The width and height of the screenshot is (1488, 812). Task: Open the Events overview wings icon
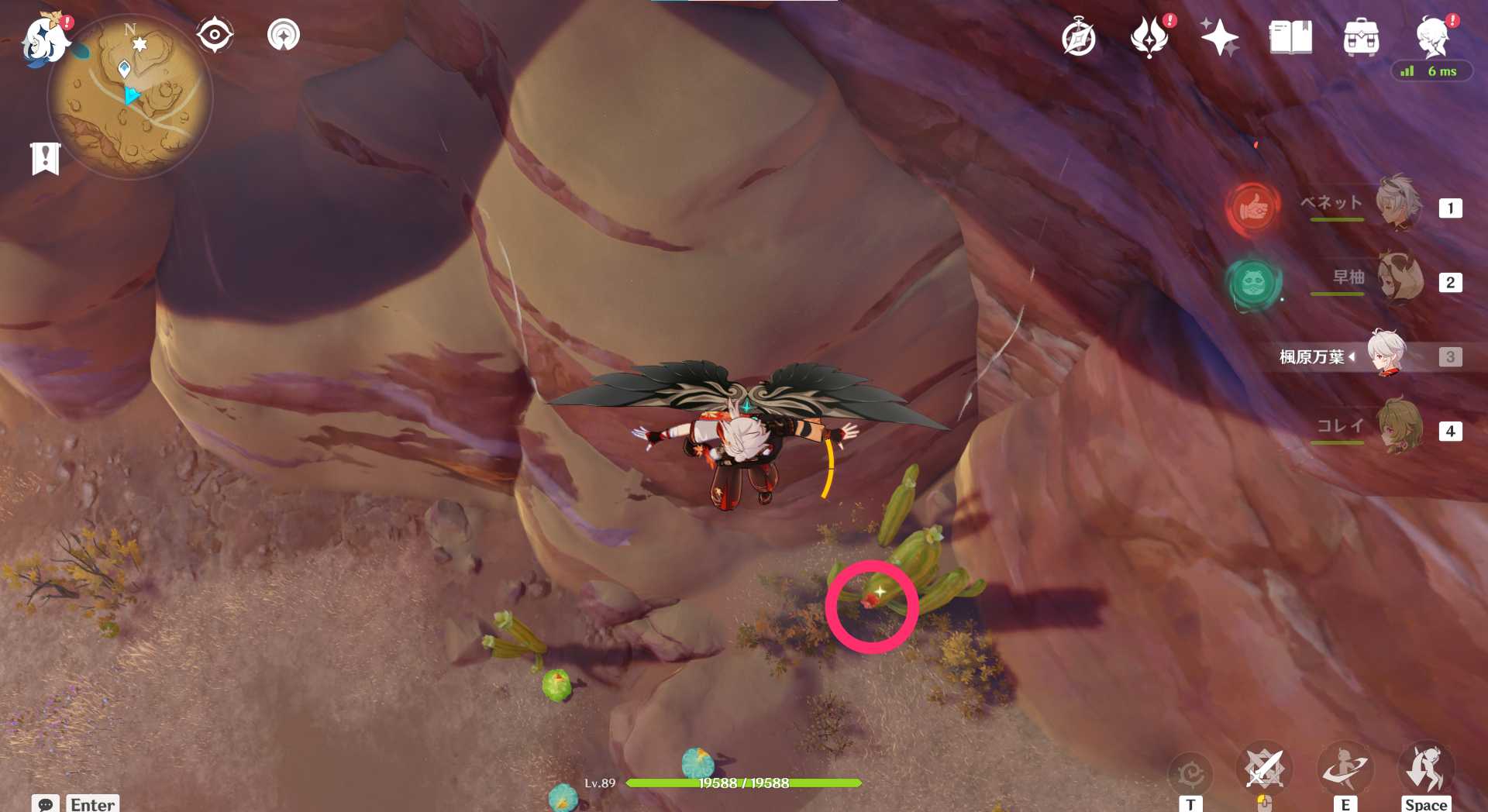click(1150, 34)
